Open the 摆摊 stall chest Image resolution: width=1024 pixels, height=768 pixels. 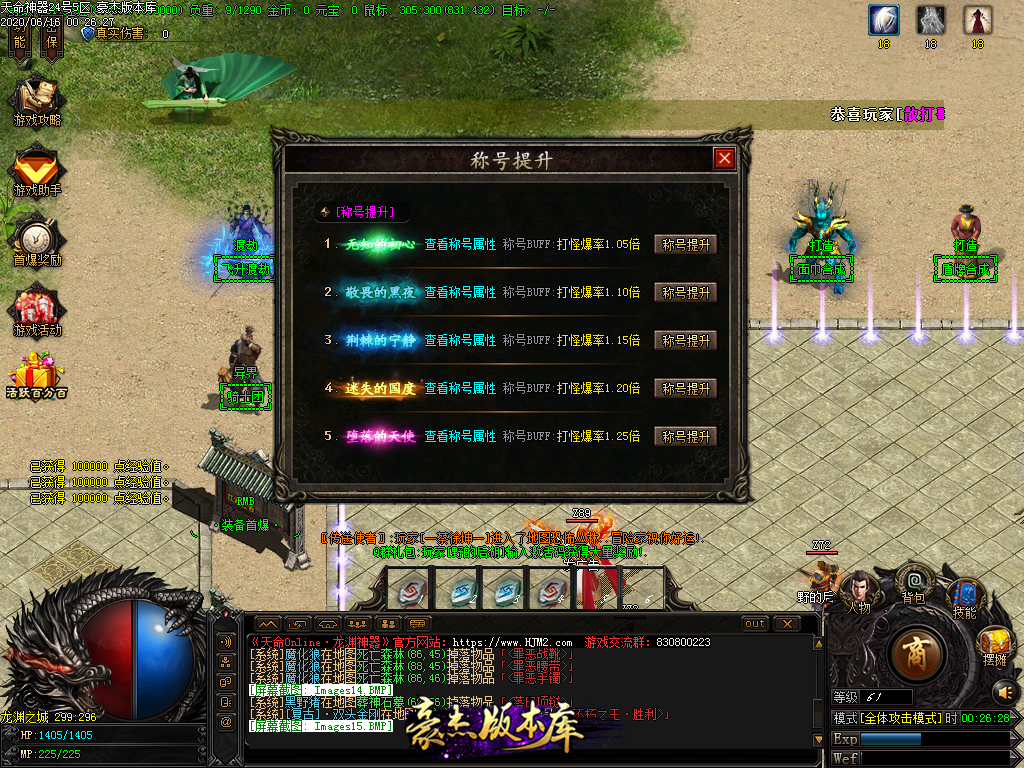(x=994, y=644)
